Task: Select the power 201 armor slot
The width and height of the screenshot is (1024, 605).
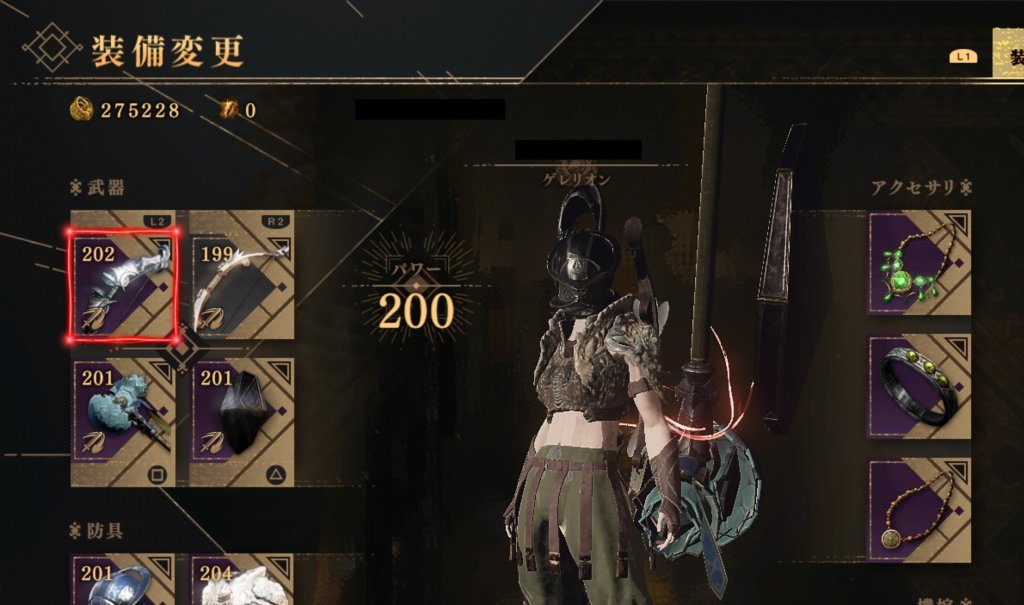Action: pos(124,580)
